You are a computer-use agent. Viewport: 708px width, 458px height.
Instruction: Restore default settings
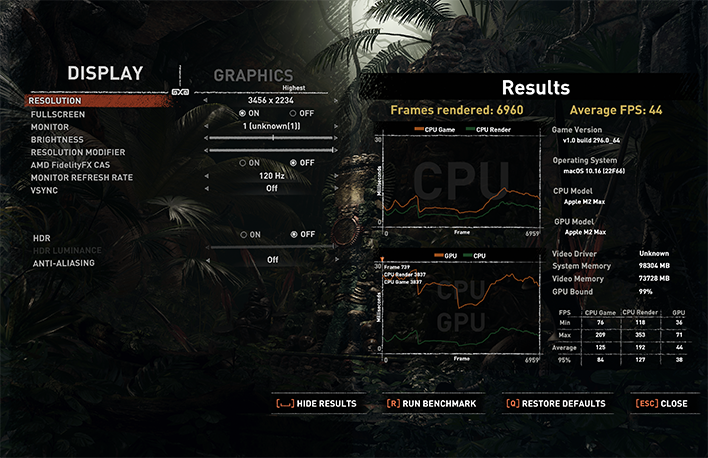555,404
